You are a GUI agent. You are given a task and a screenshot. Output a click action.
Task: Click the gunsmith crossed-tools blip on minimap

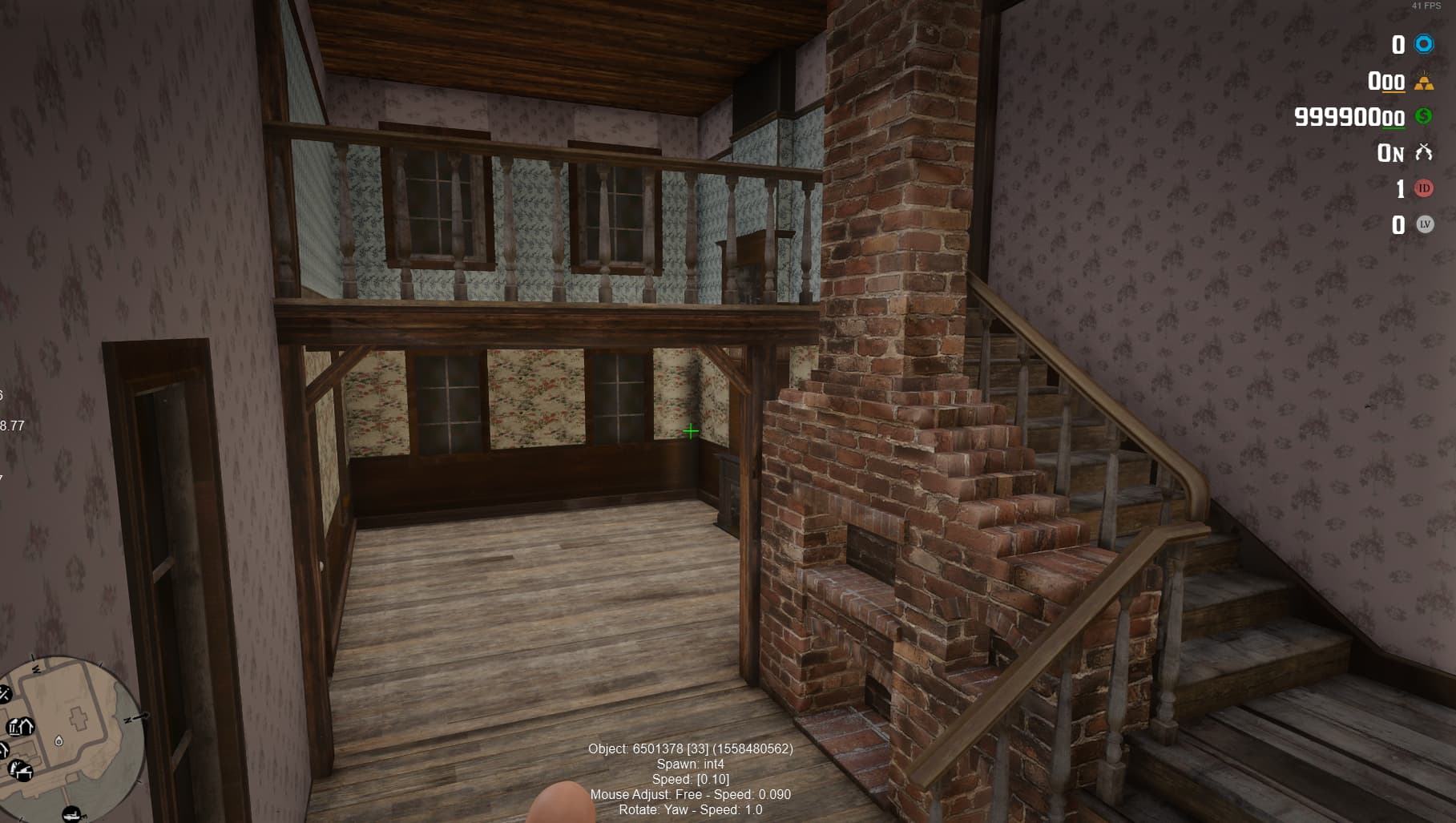point(4,693)
